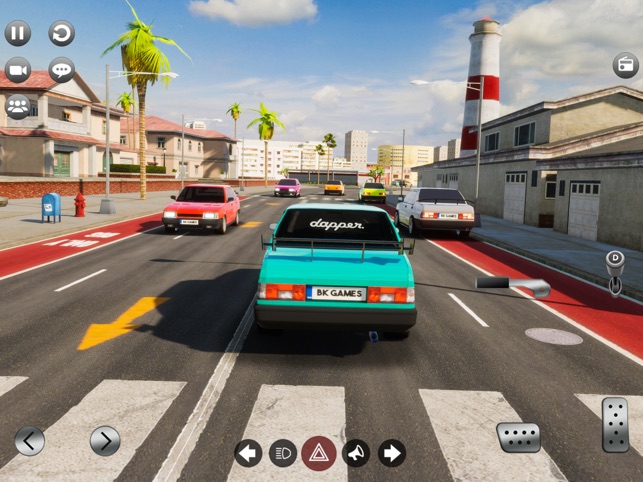Activate the right turn signal
The width and height of the screenshot is (643, 482).
tap(391, 453)
